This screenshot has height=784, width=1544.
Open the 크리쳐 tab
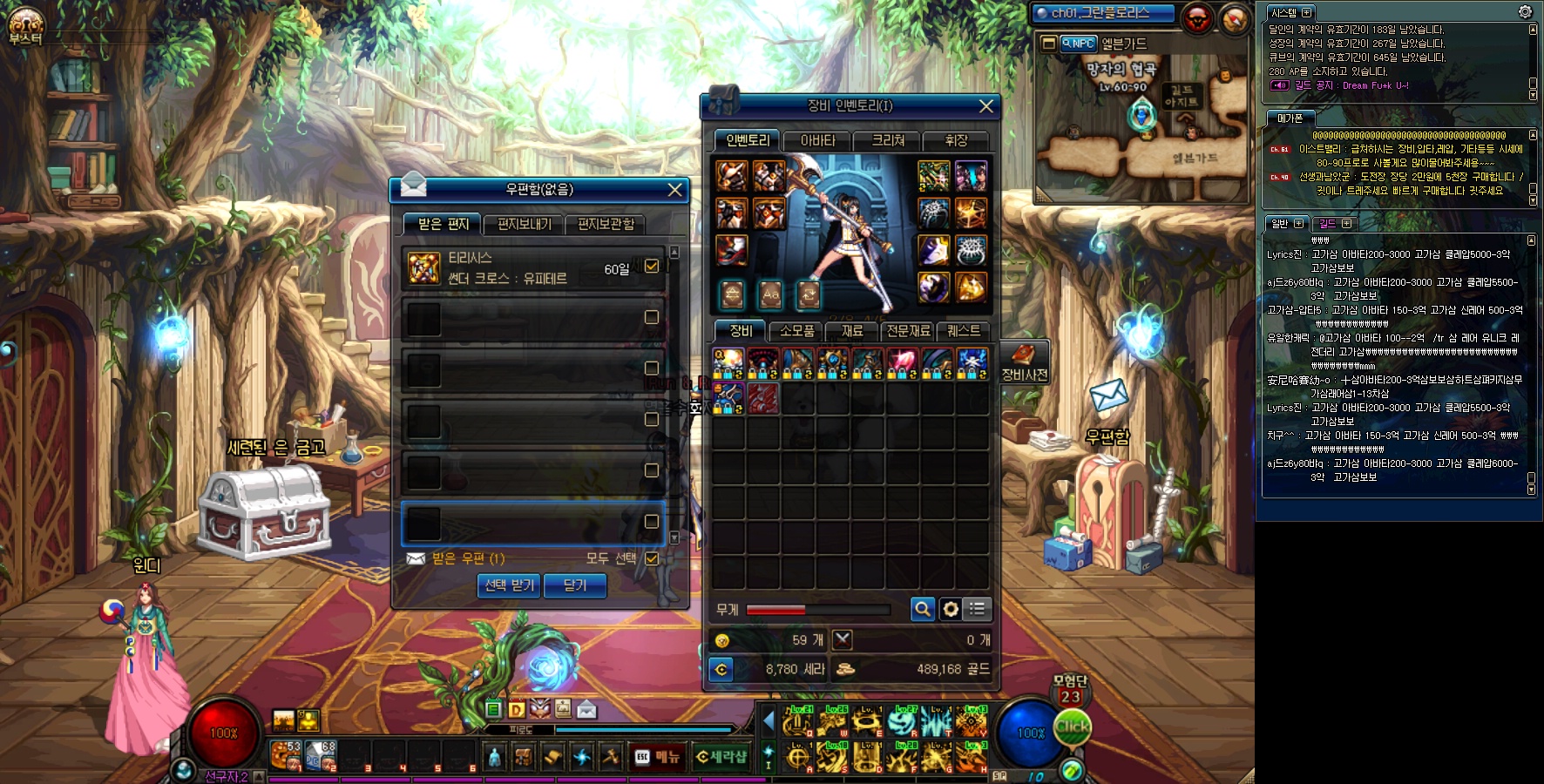(888, 140)
